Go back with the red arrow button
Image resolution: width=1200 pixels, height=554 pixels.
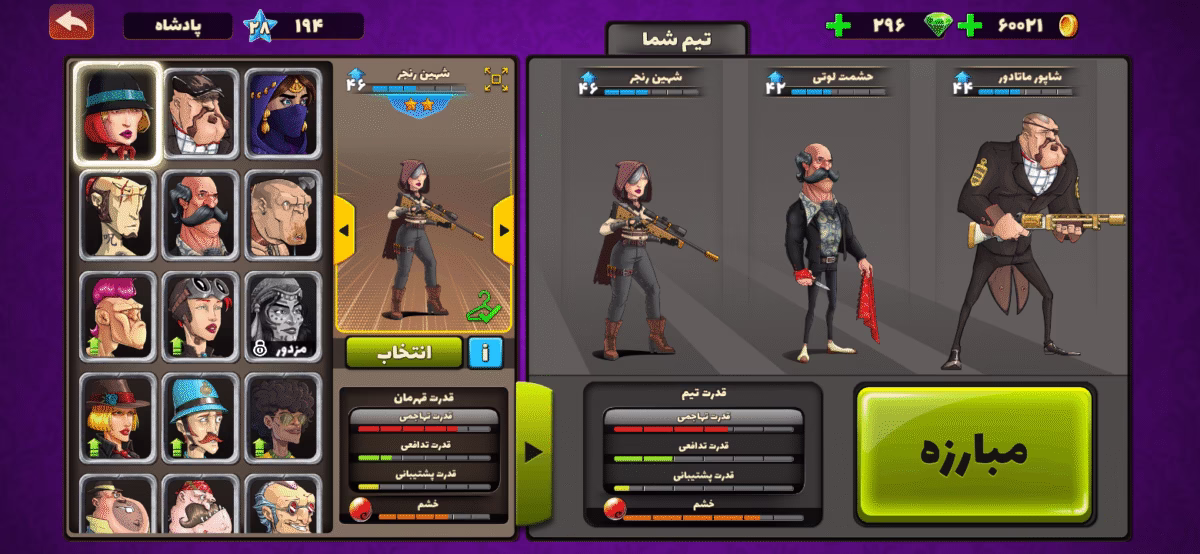pyautogui.click(x=72, y=22)
